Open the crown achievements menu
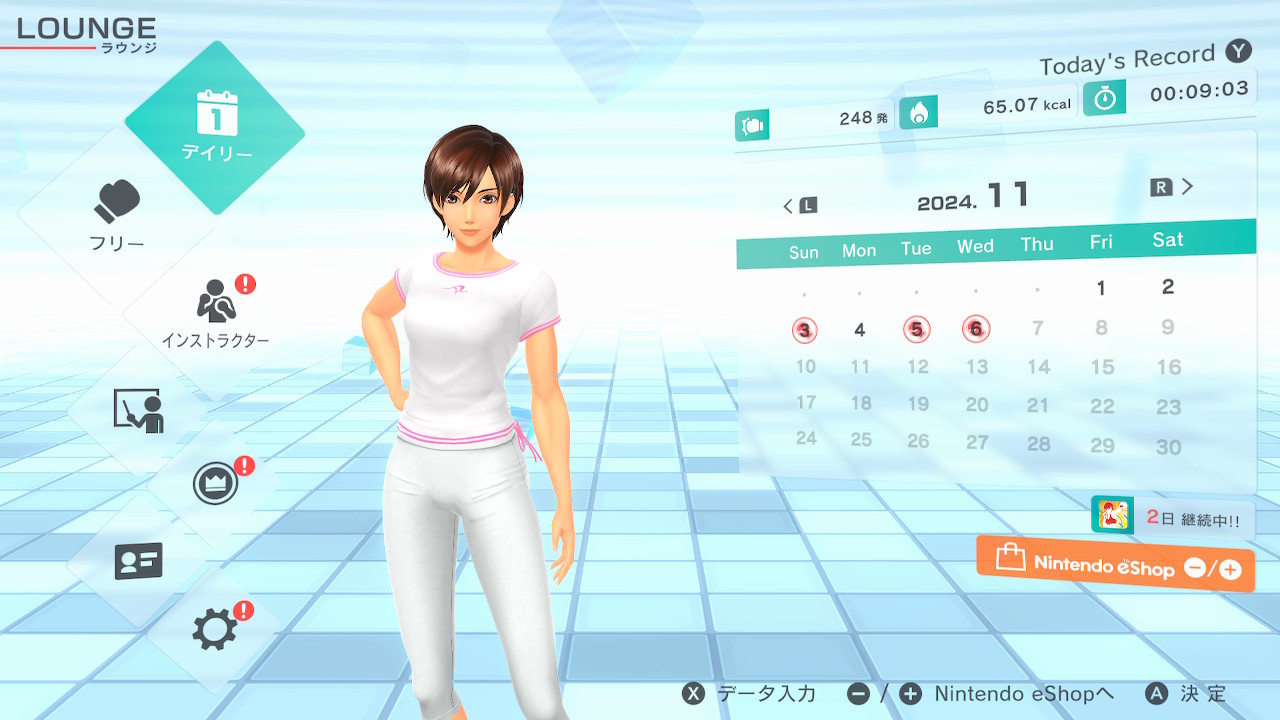Image resolution: width=1280 pixels, height=720 pixels. 215,485
